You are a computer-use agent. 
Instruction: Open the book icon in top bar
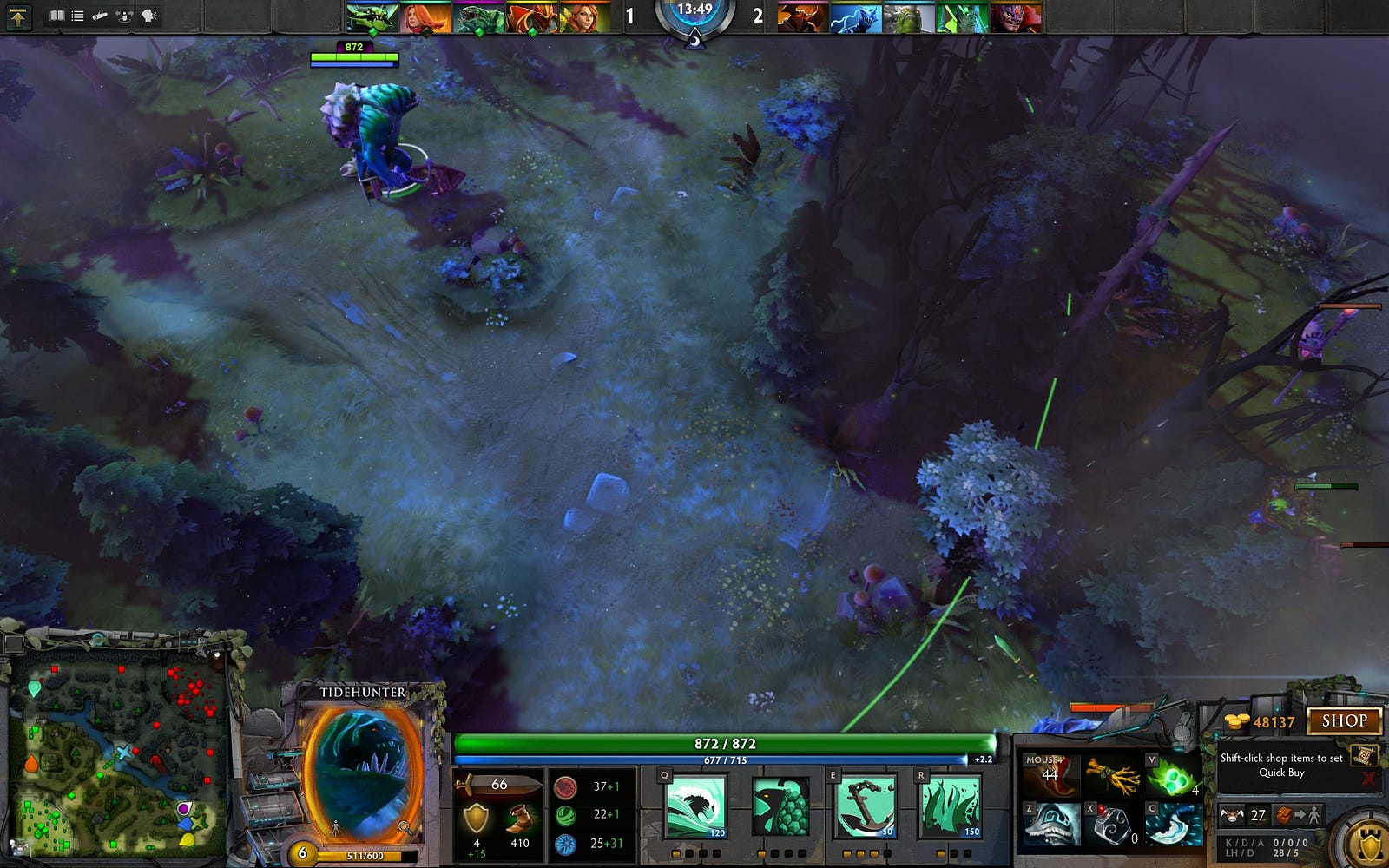(x=56, y=16)
